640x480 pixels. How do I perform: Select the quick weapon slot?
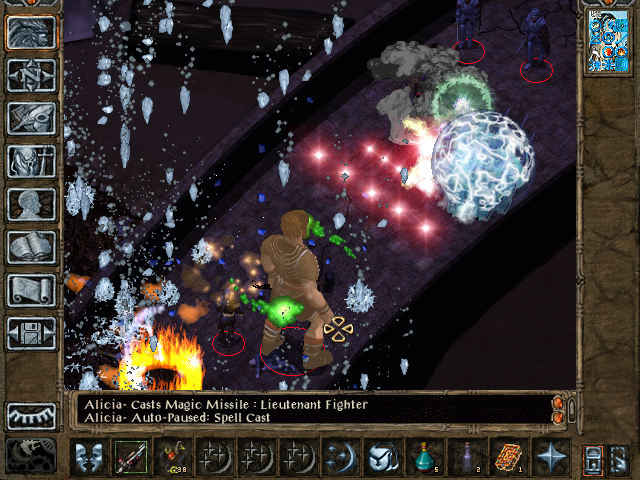pos(129,457)
